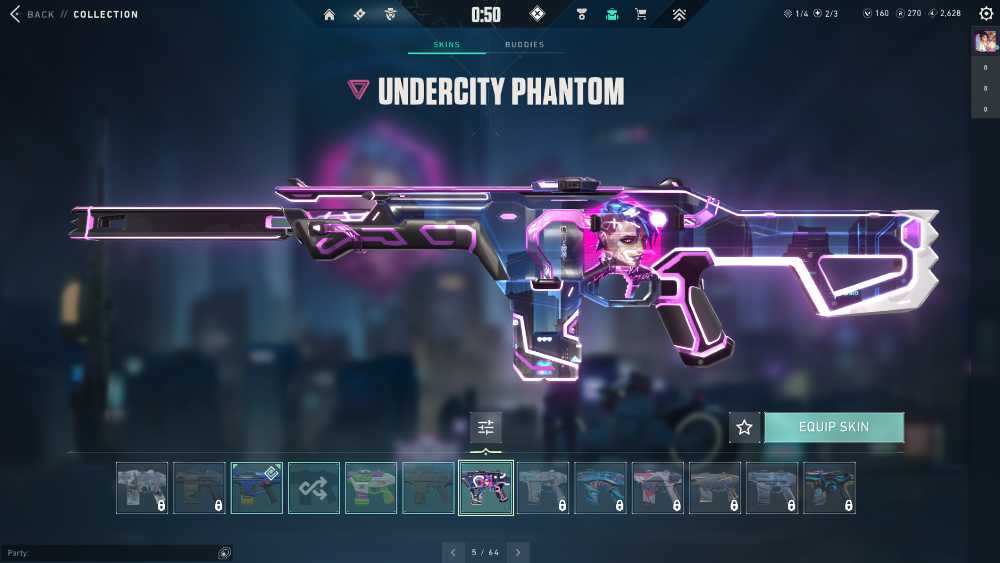Cancel matchmaking queue with the X icon
The width and height of the screenshot is (1000, 563).
tap(537, 14)
